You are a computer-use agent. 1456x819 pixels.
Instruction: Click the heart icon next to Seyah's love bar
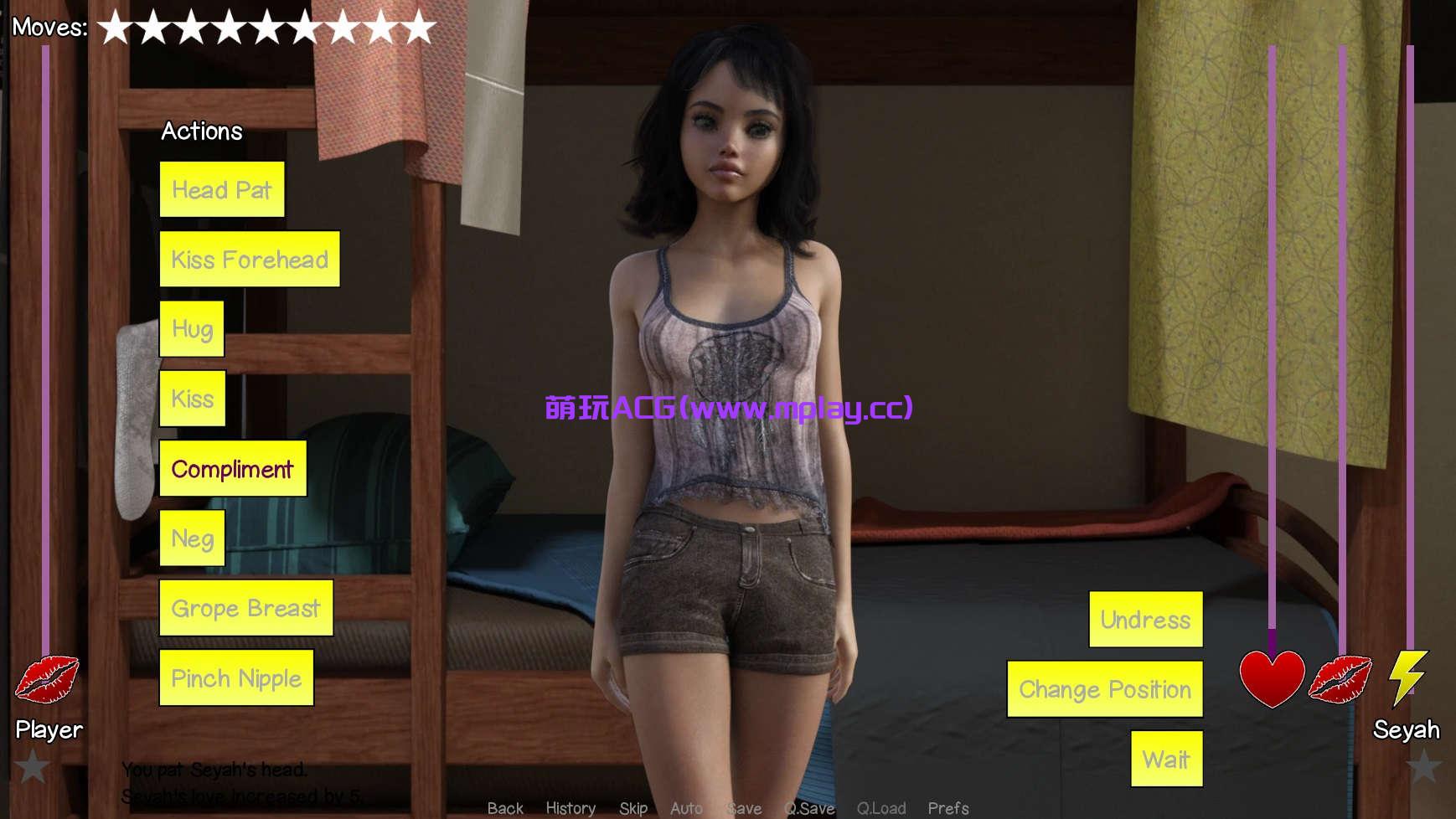coord(1273,680)
